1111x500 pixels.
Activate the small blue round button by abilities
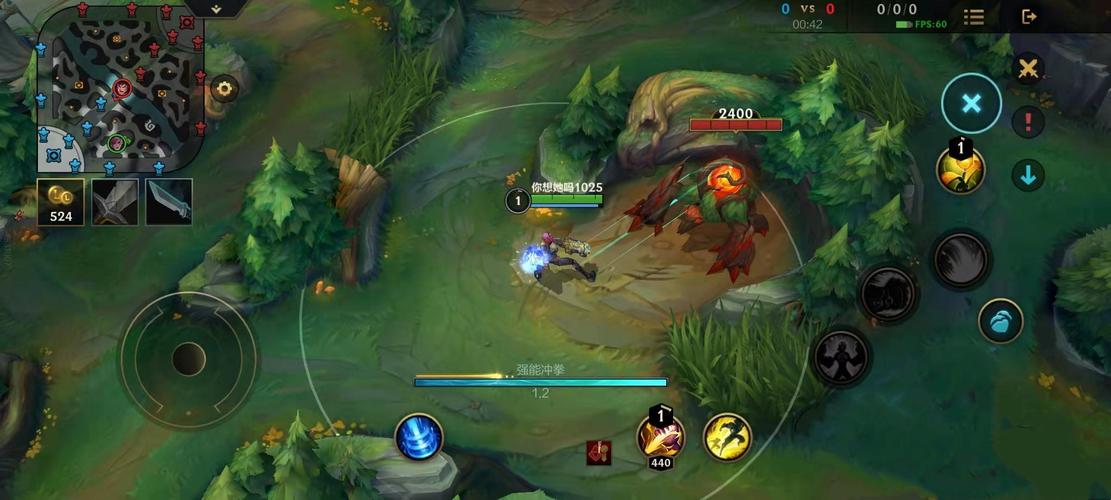point(1000,321)
